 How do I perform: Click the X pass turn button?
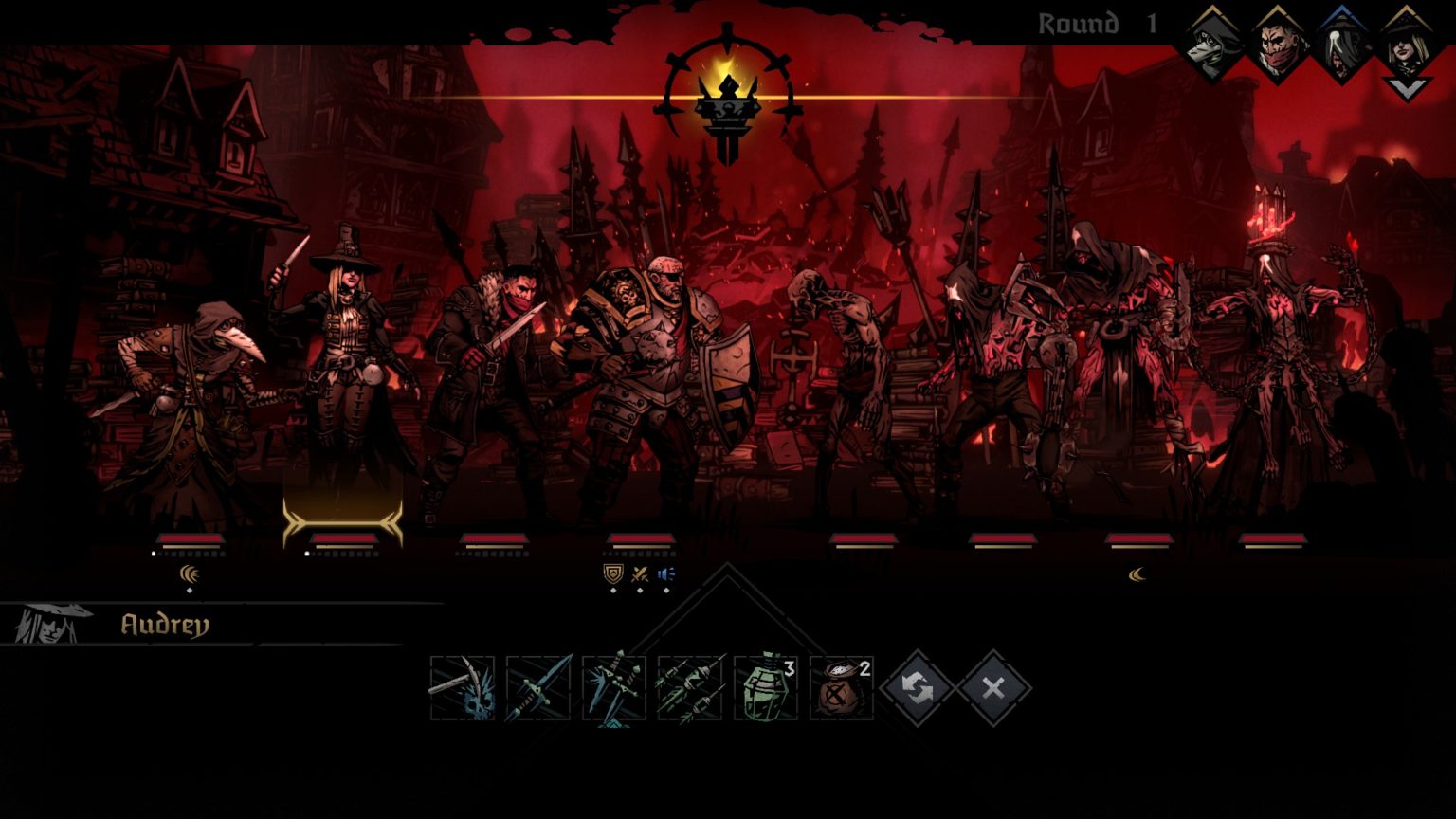point(992,688)
